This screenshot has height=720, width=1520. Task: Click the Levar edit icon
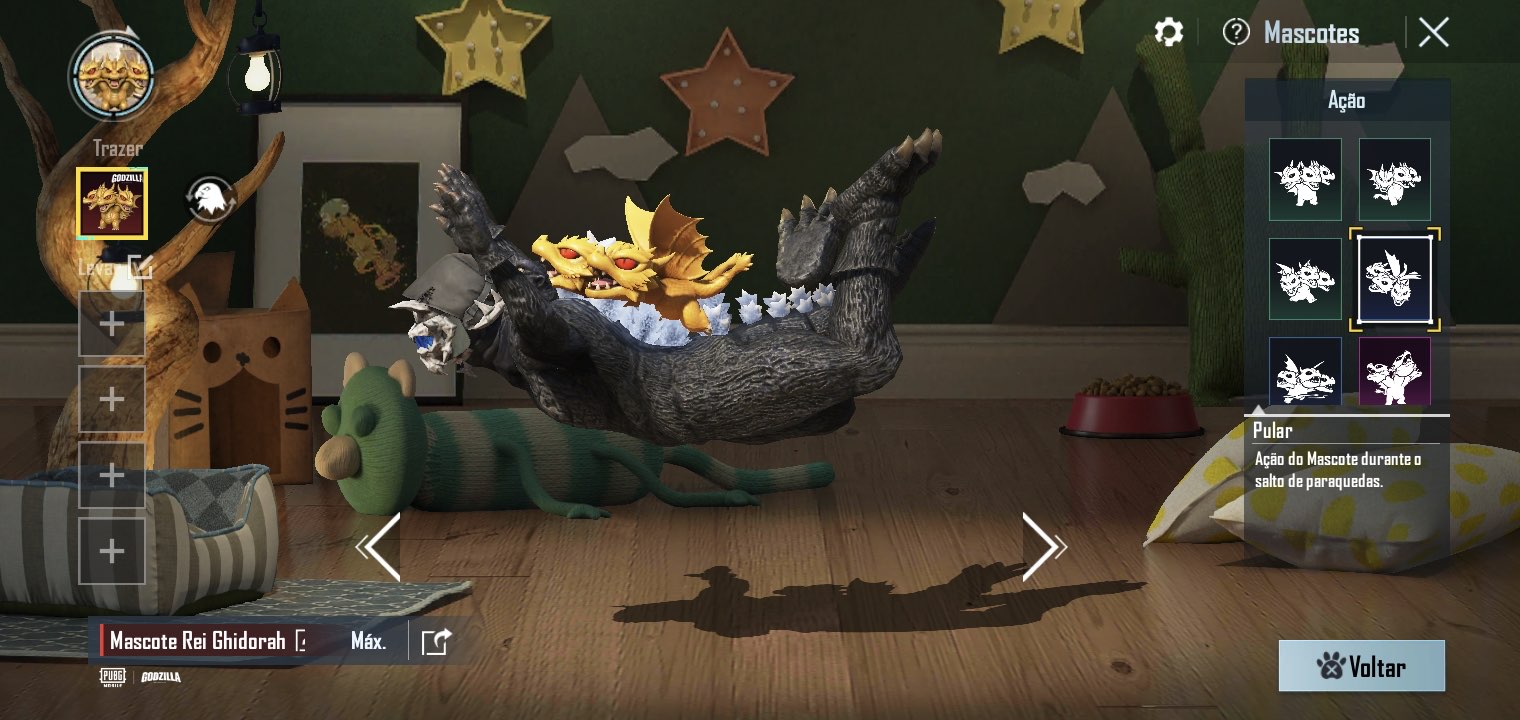(140, 266)
